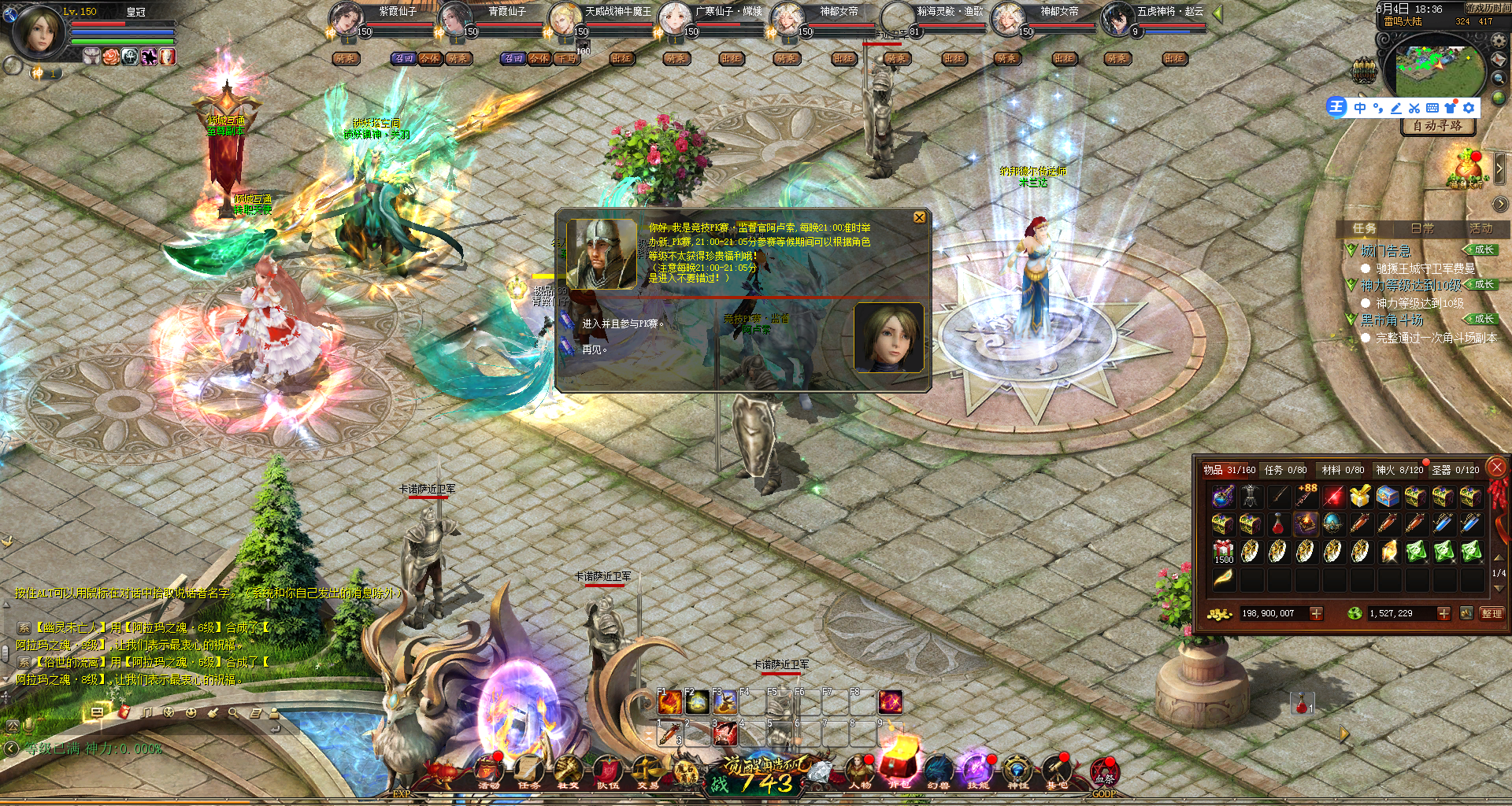Close the NPC dialogue window
Image resolution: width=1512 pixels, height=806 pixels.
click(x=919, y=218)
